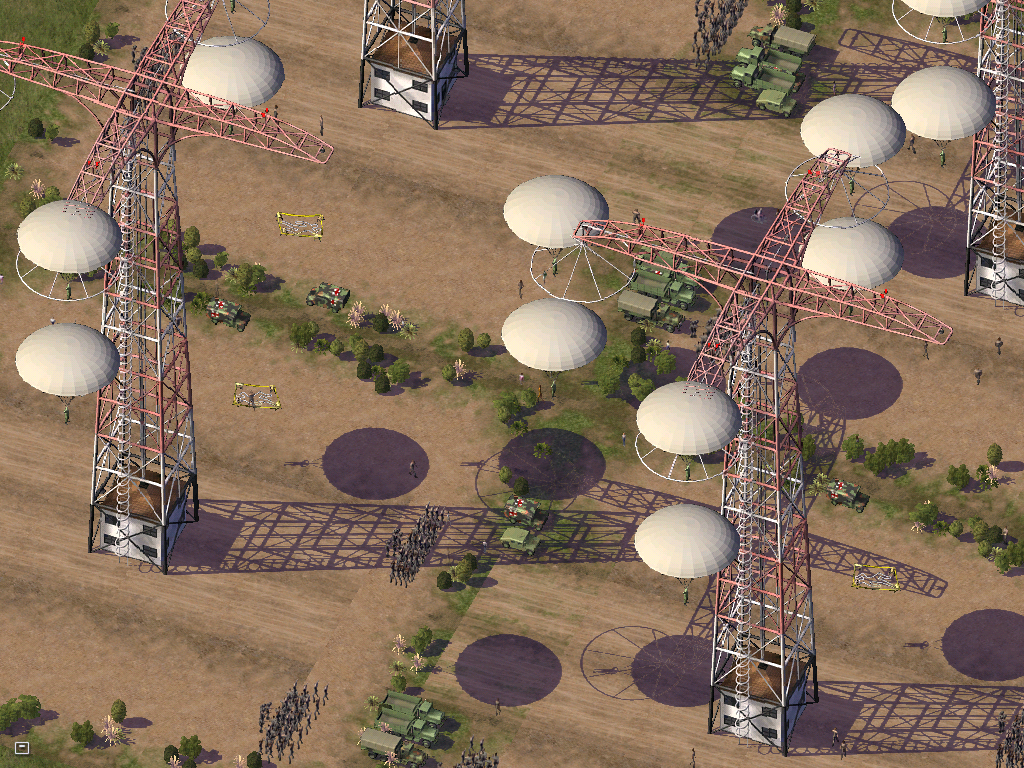This screenshot has height=768, width=1024.
Task: Click the small white-framed interface toggle box
Action: pyautogui.click(x=22, y=747)
